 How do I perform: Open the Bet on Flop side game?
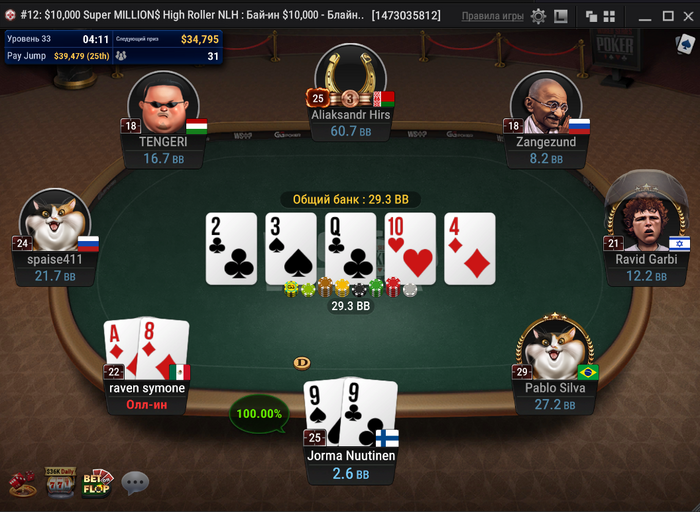tap(97, 482)
